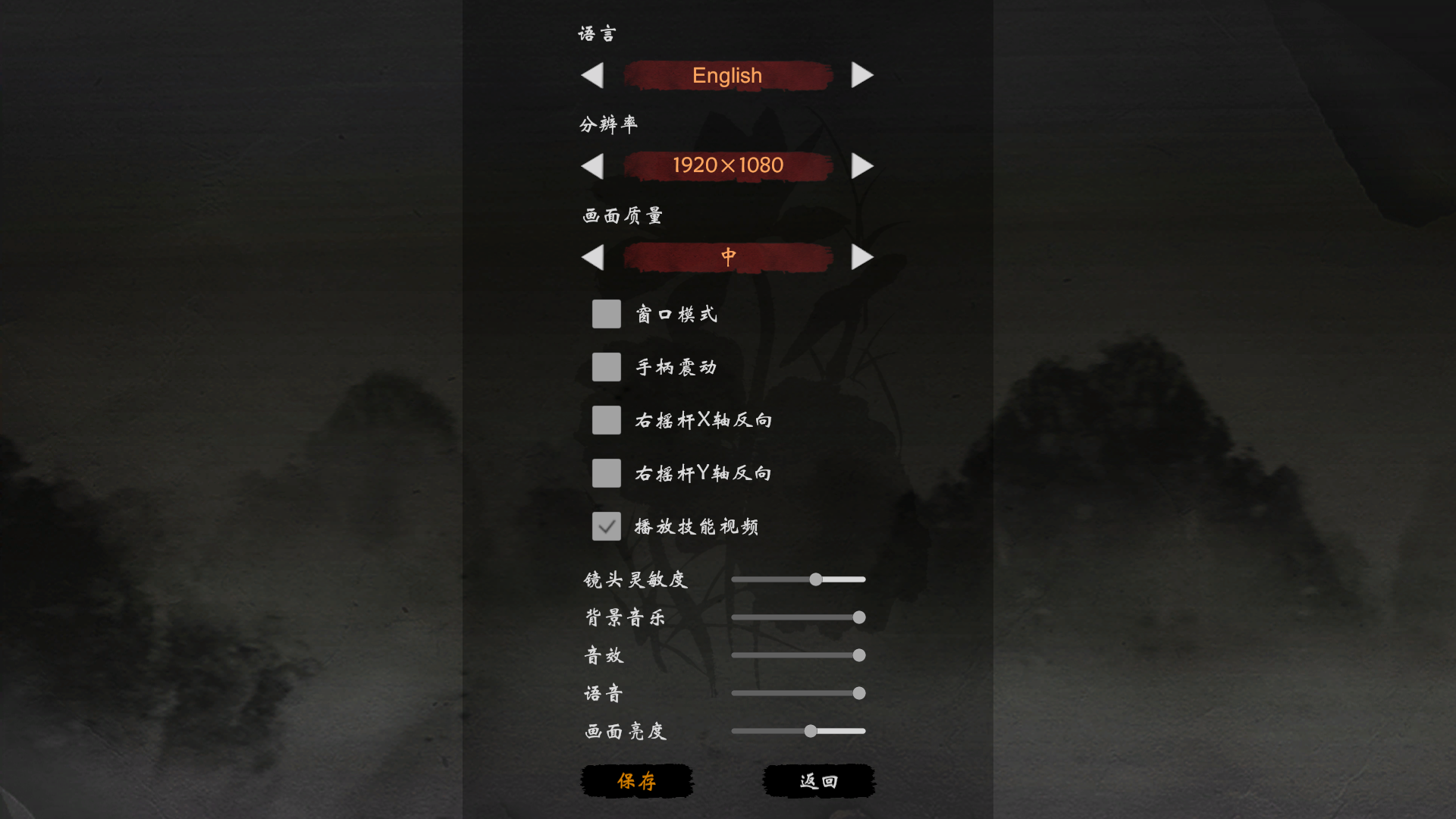The height and width of the screenshot is (819, 1456).
Task: Click right arrow to raise 画面质量 quality
Action: click(x=862, y=257)
